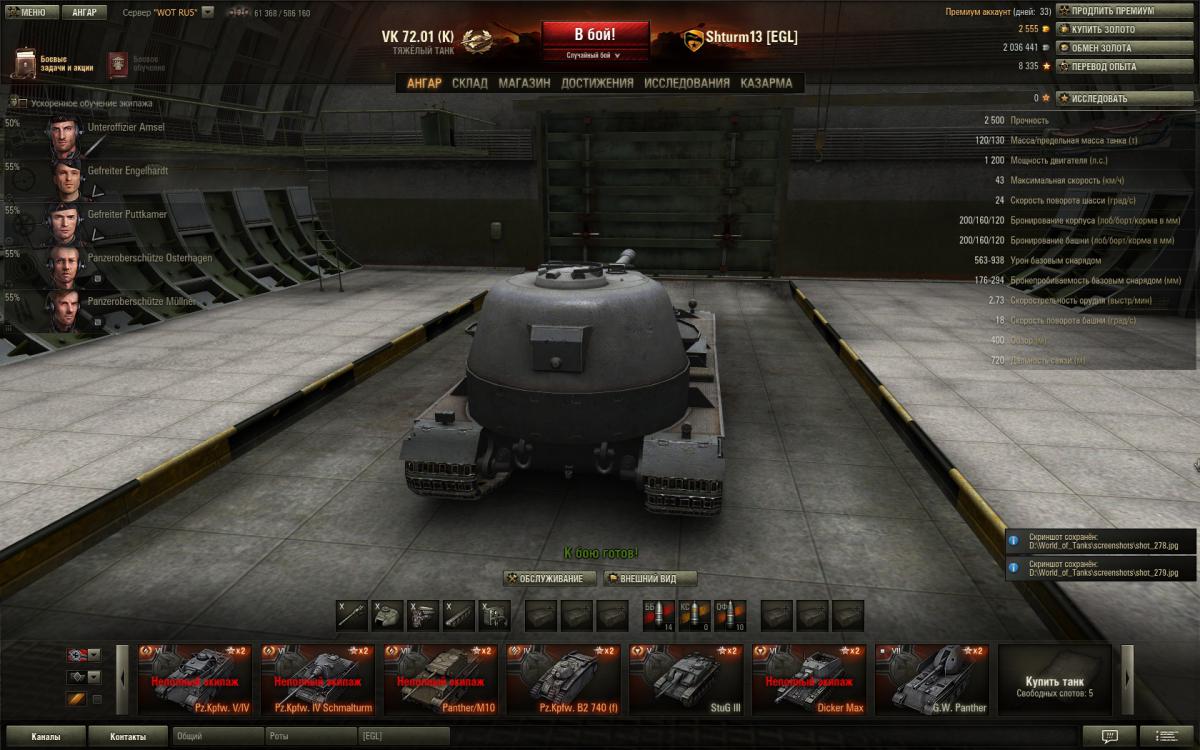Viewport: 1200px width, 750px height.
Task: Select crew member Unteroffizier Amsel
Action: click(x=126, y=128)
